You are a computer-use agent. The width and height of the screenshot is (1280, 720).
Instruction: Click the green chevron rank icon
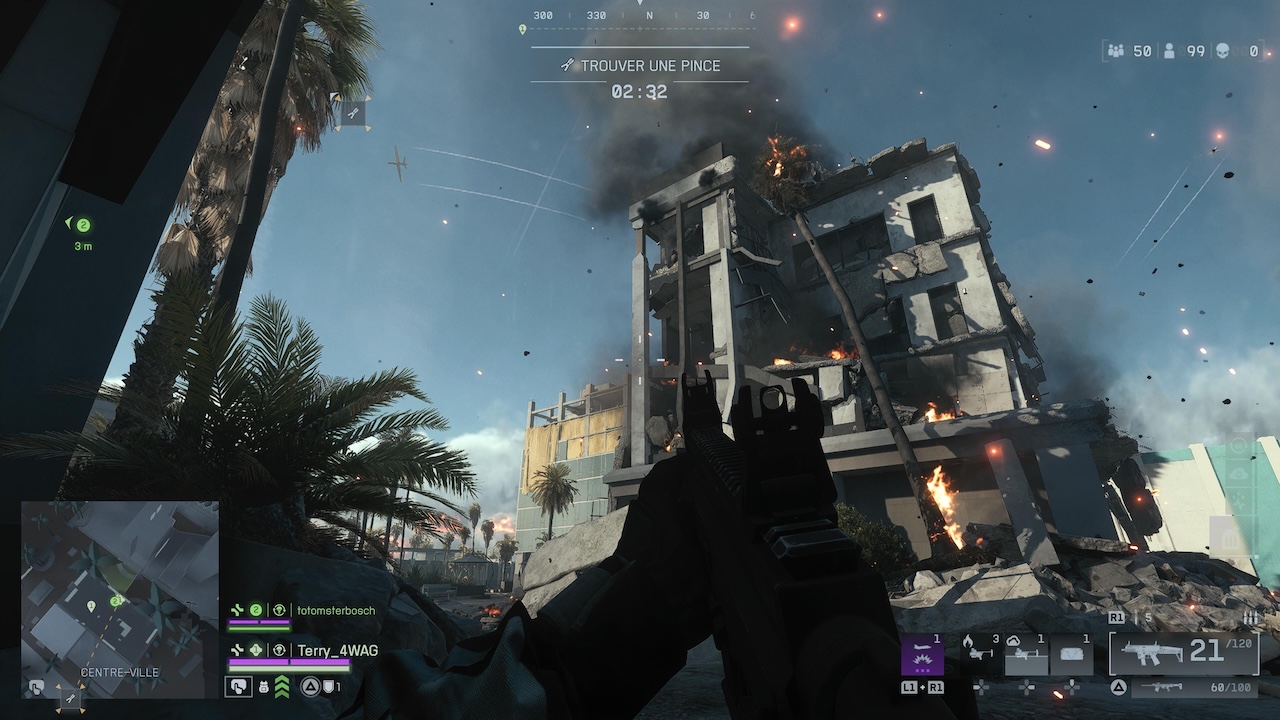coord(282,686)
